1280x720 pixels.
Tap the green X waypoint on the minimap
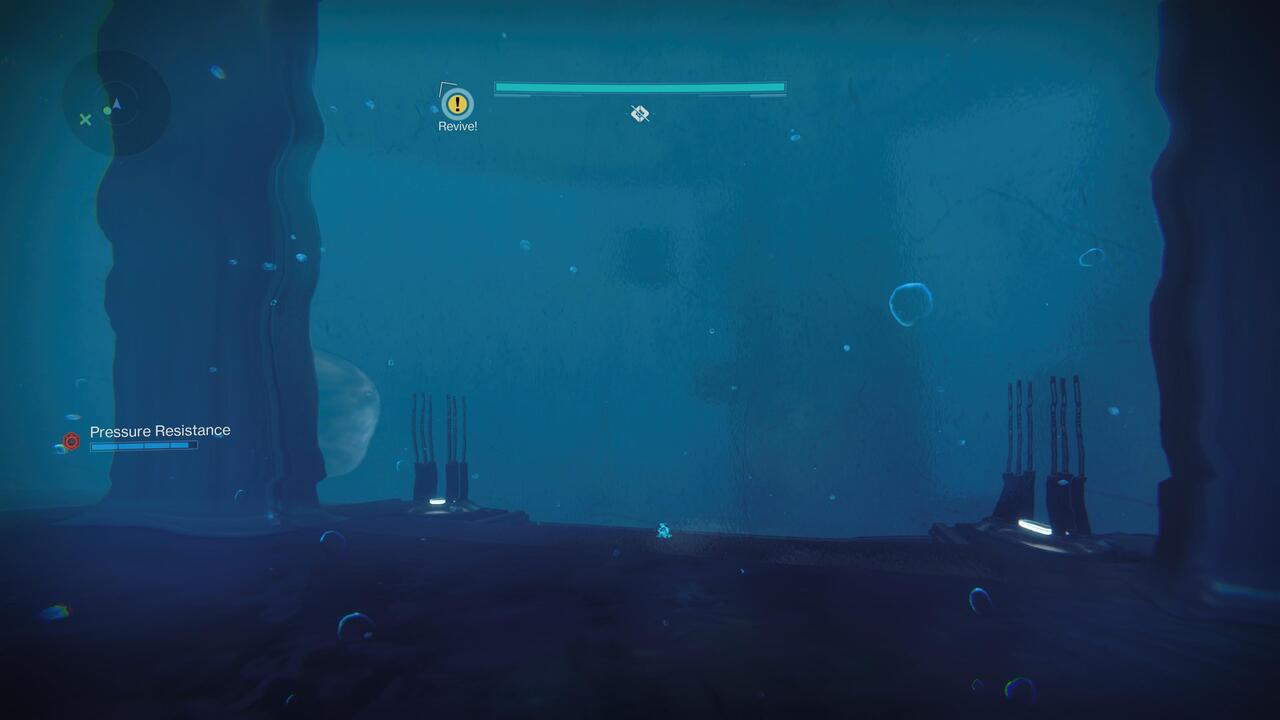pyautogui.click(x=88, y=118)
